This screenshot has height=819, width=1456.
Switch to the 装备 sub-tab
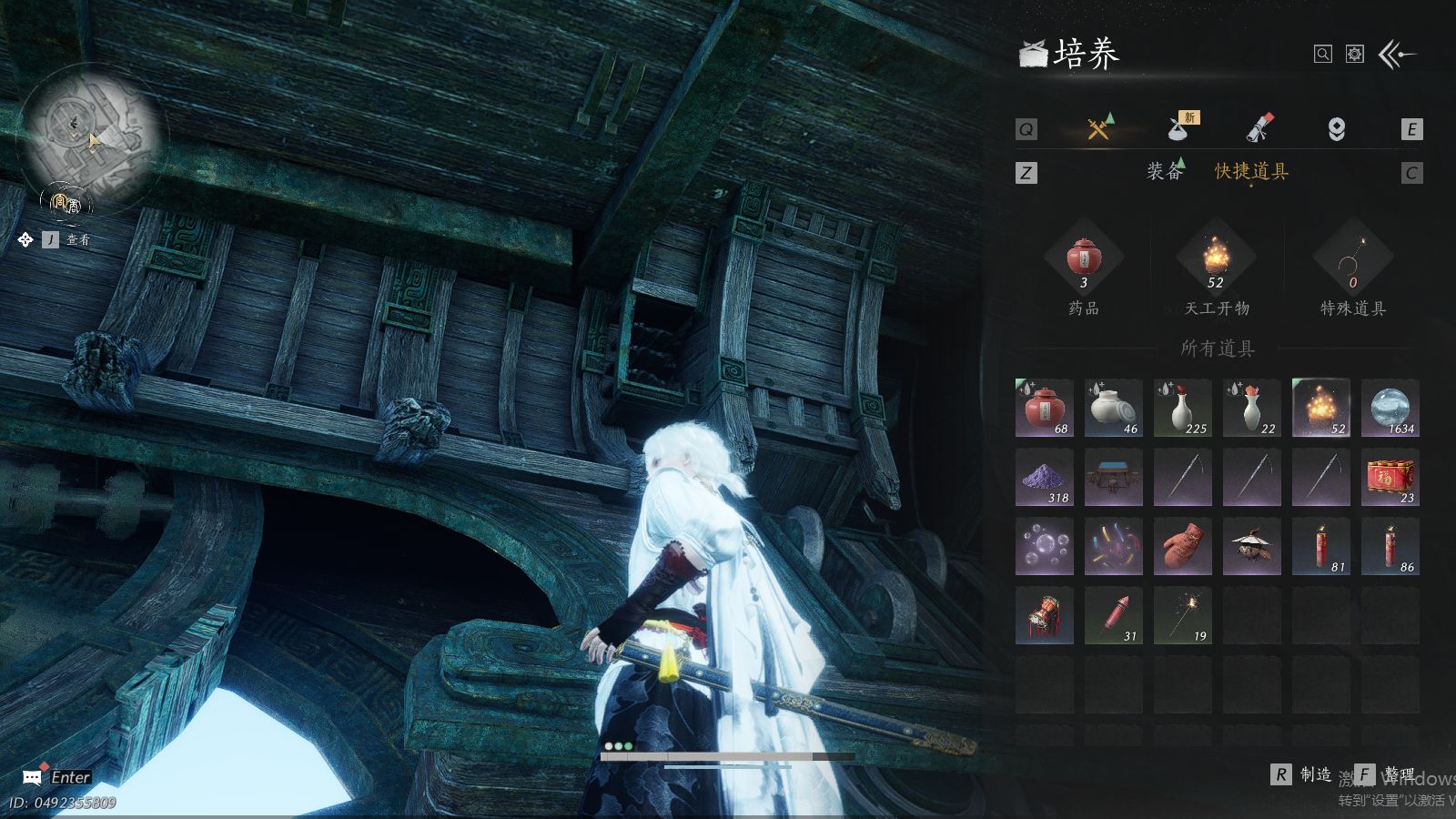click(x=1165, y=171)
